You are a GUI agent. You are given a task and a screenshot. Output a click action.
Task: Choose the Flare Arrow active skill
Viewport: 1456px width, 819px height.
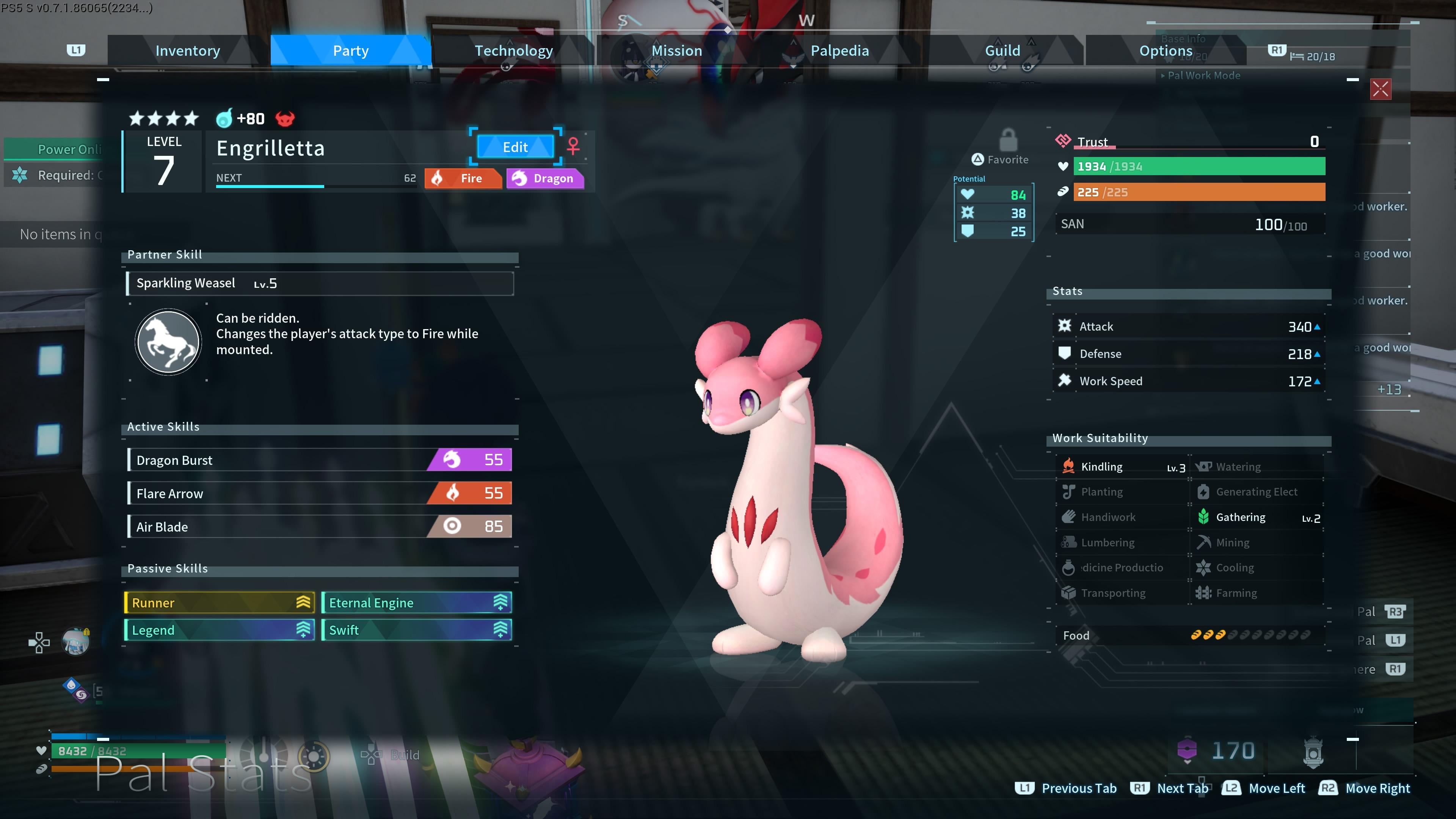320,493
